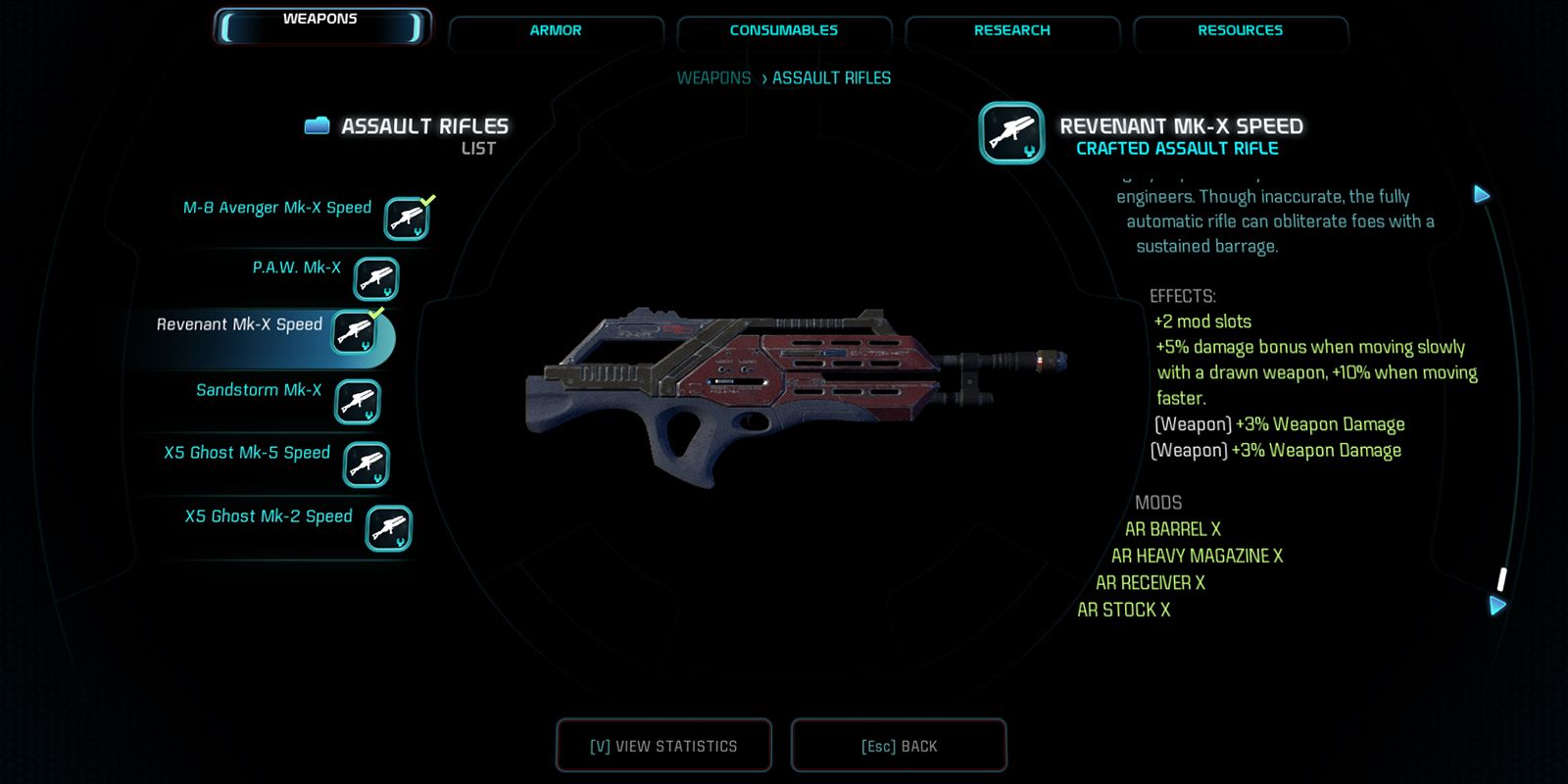Screen dimensions: 1568x784
Task: Click the P.A.W. Mk-X weapon icon
Action: click(x=375, y=278)
